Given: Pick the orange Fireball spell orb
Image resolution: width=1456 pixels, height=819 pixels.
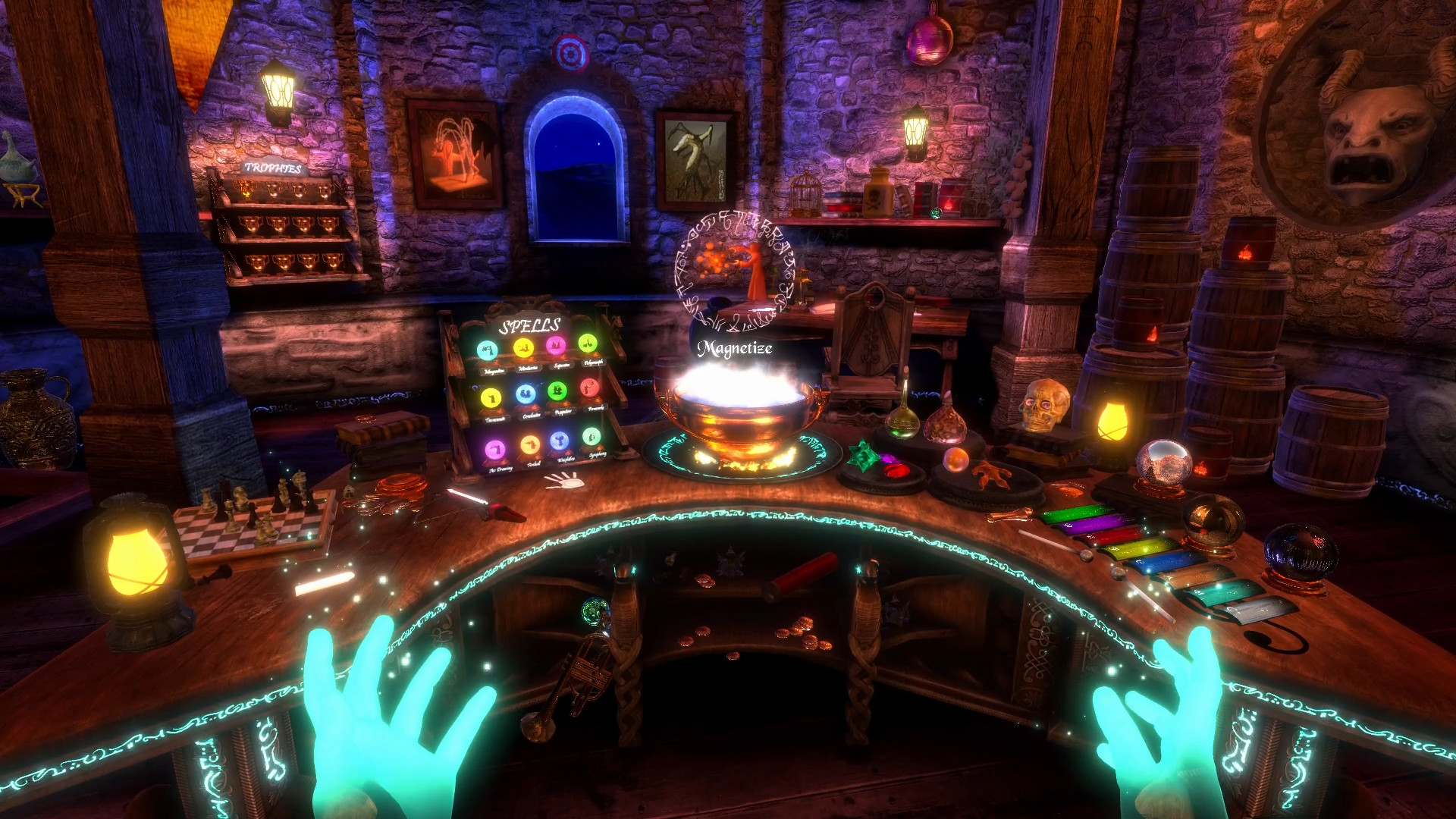Looking at the screenshot, I should click(529, 445).
